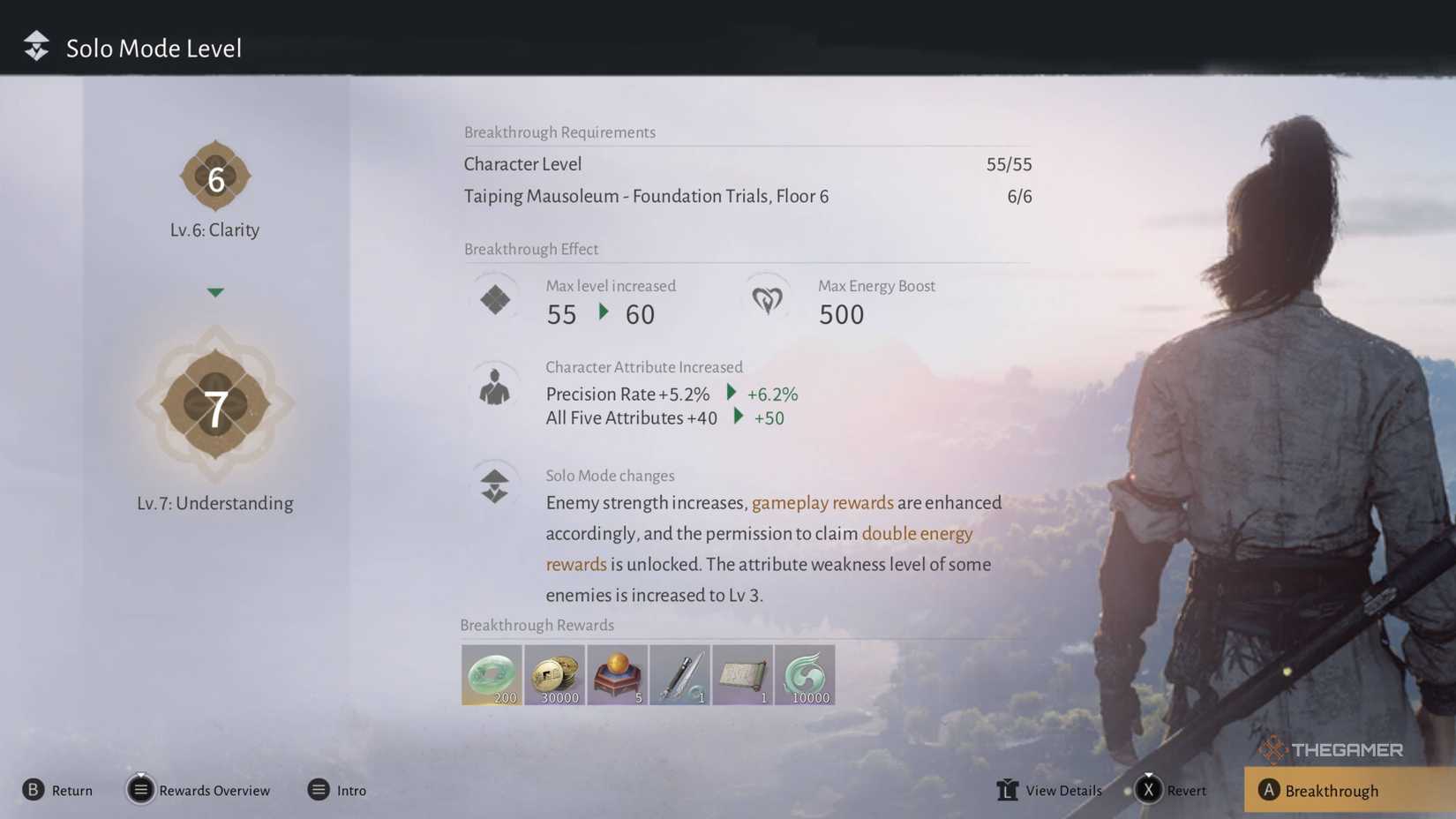Click the stone scroll reward thumbnail
This screenshot has height=819, width=1456.
click(742, 674)
